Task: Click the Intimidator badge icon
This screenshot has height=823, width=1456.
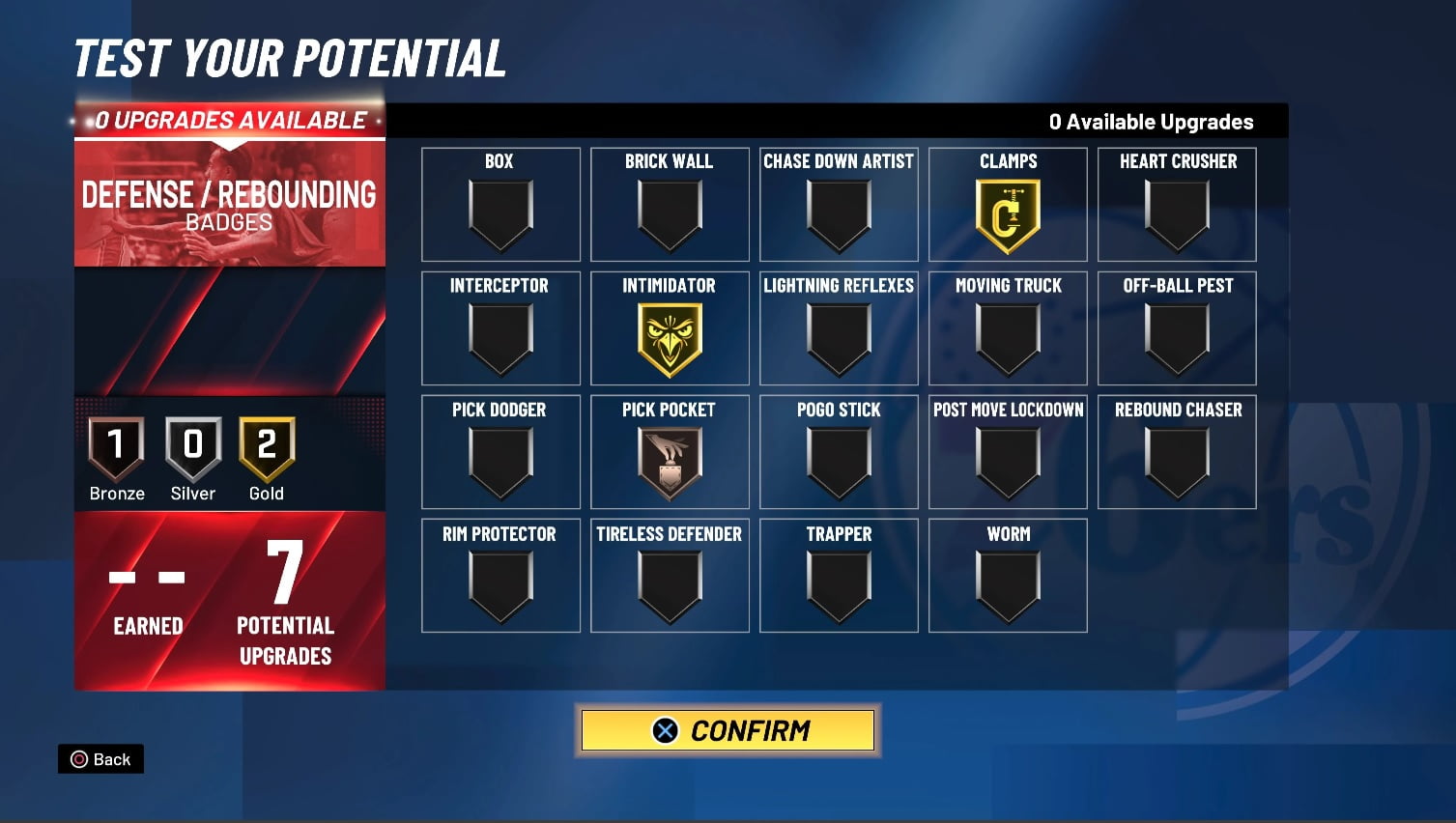Action: 670,338
